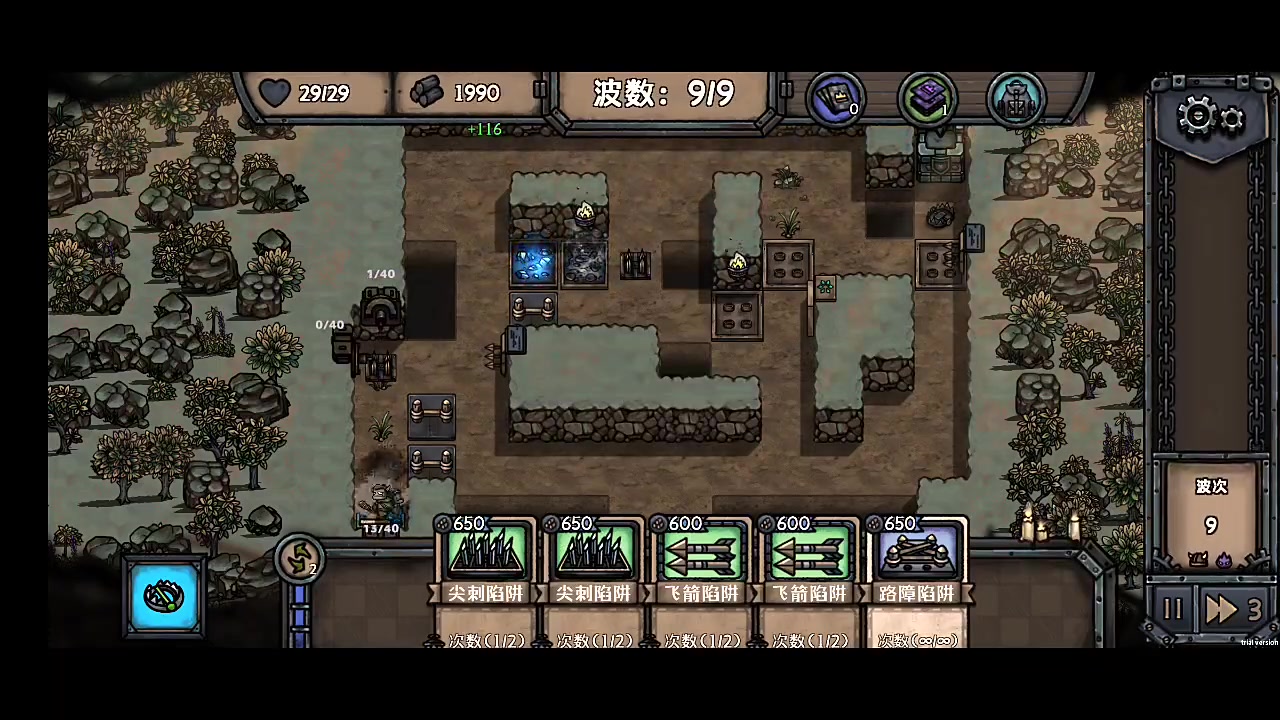Toggle the fast-forward speed button
This screenshot has height=720, width=1280.
tap(1234, 609)
